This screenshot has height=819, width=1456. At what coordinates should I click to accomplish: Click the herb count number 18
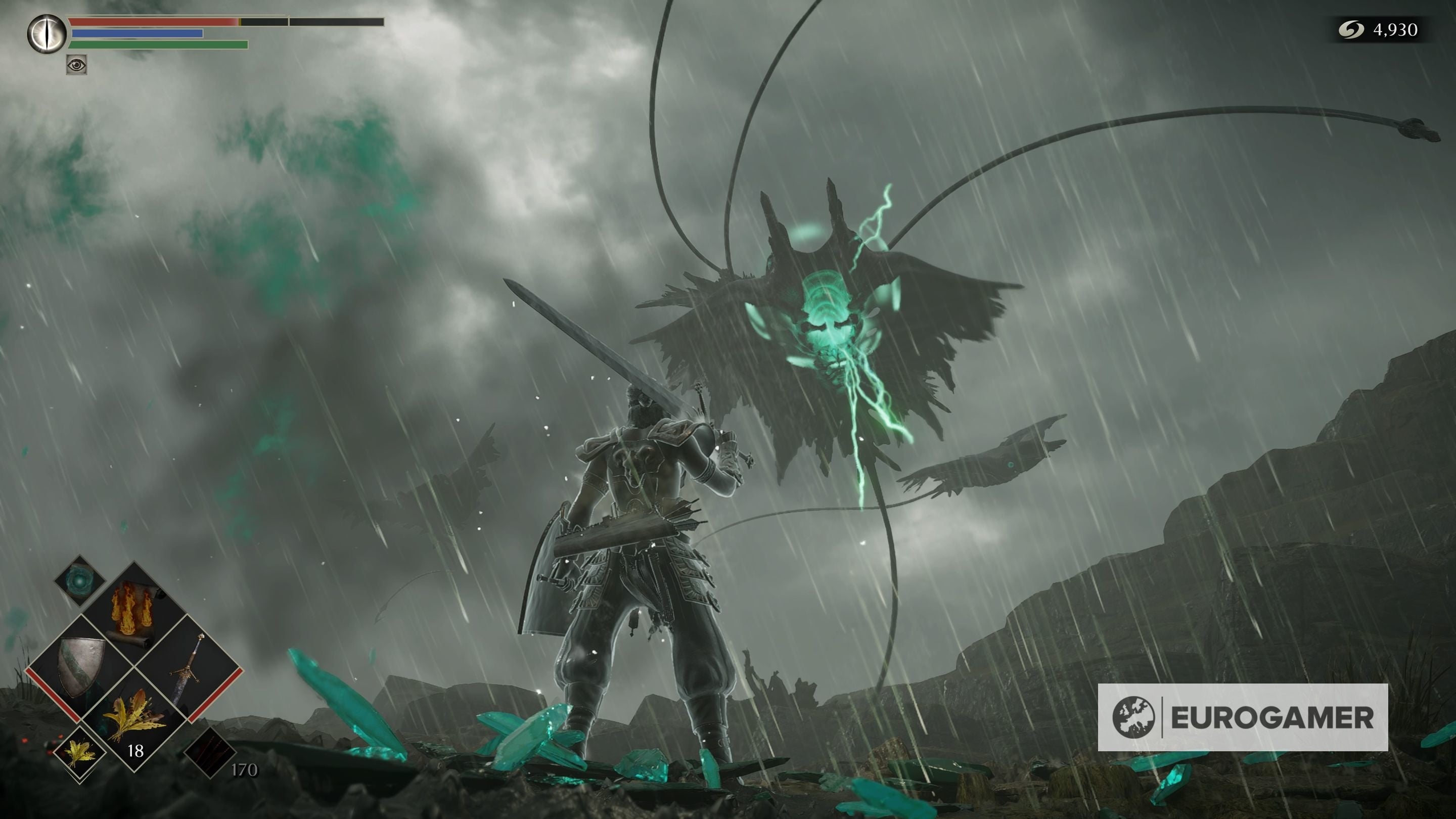(x=136, y=751)
